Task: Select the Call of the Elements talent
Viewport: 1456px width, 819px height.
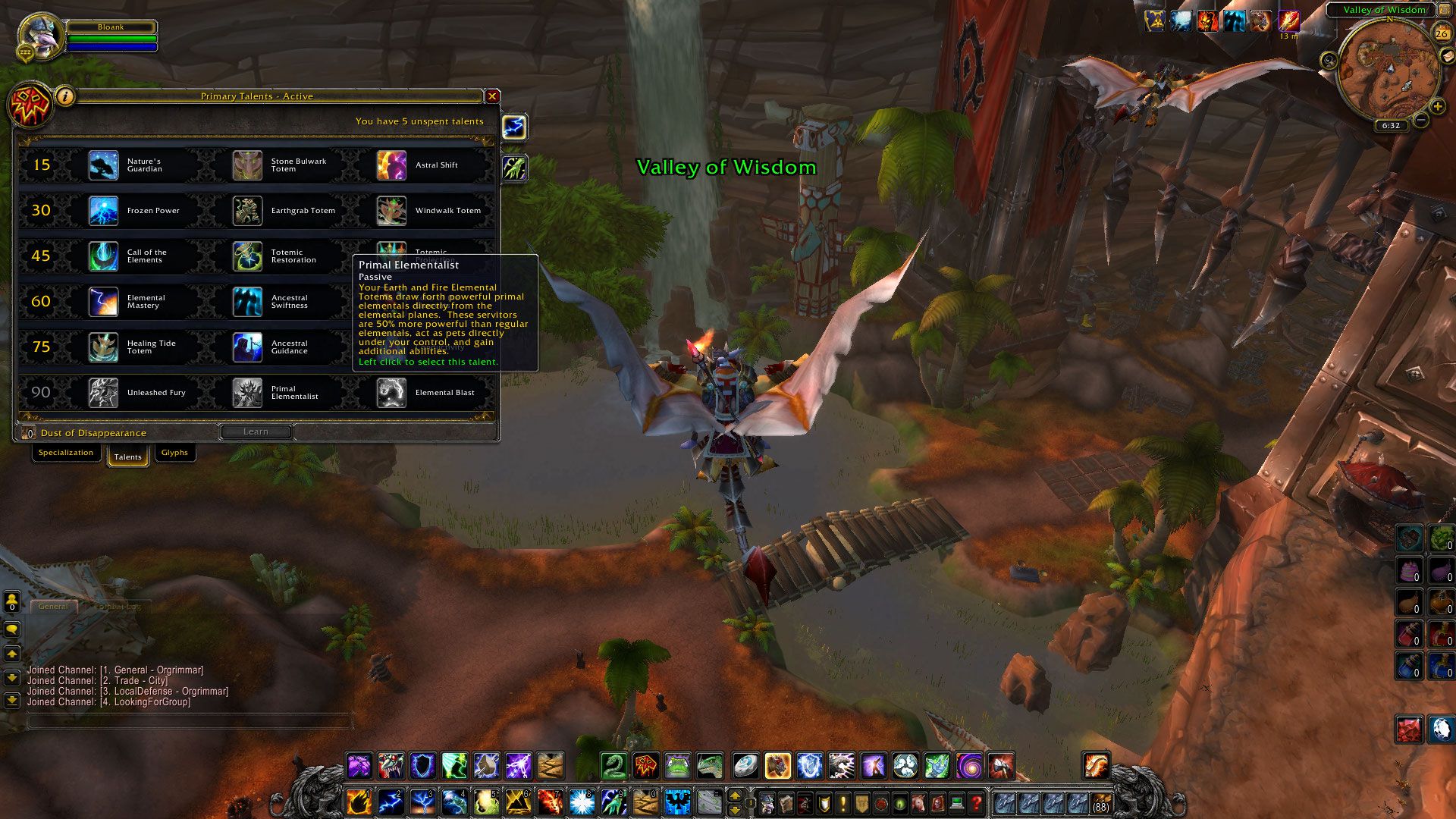Action: point(104,256)
